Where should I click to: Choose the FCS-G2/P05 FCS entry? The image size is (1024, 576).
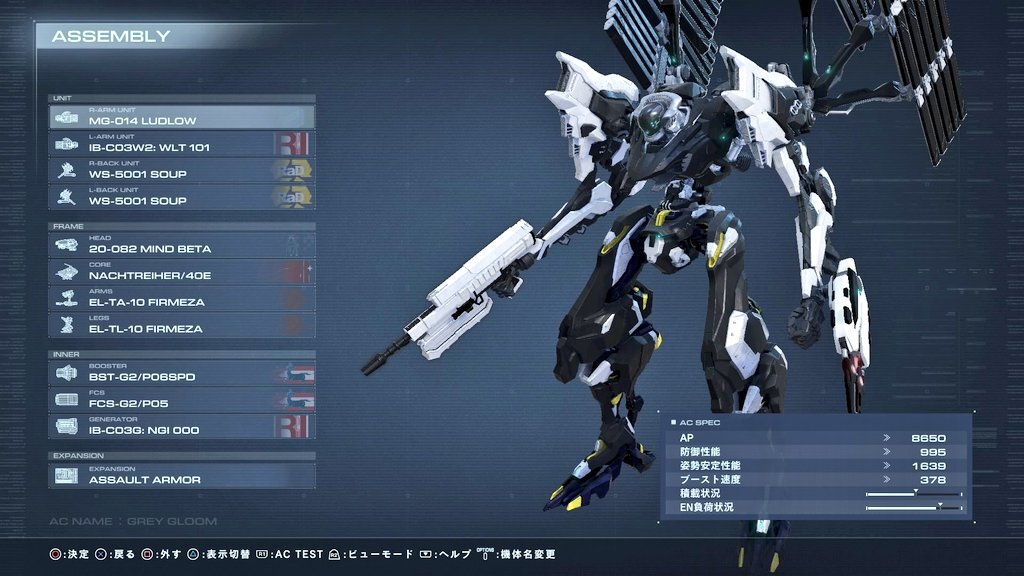point(181,400)
